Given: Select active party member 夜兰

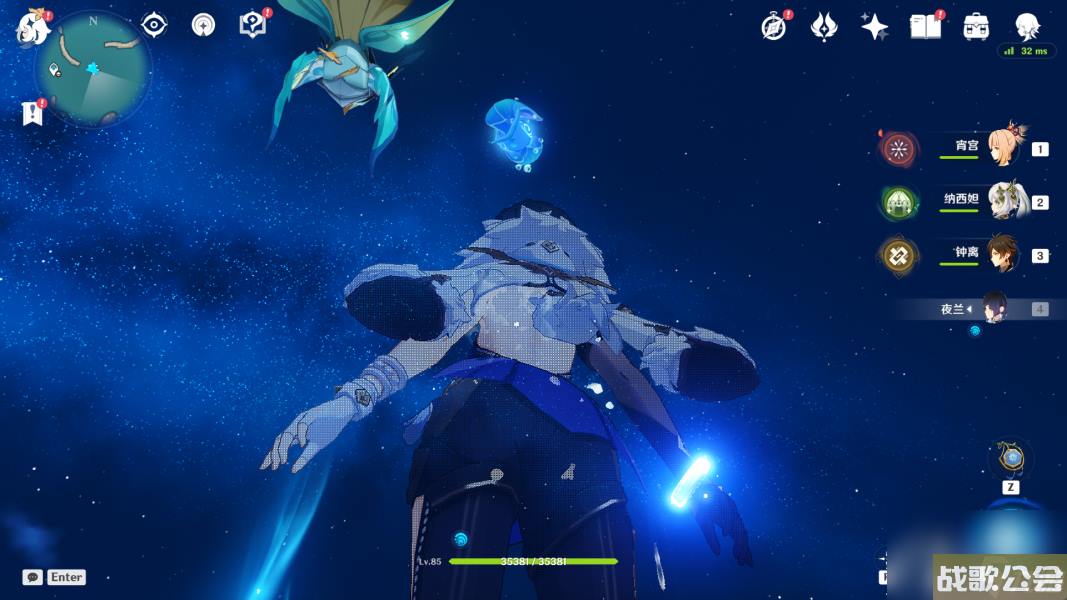Looking at the screenshot, I should tap(993, 308).
